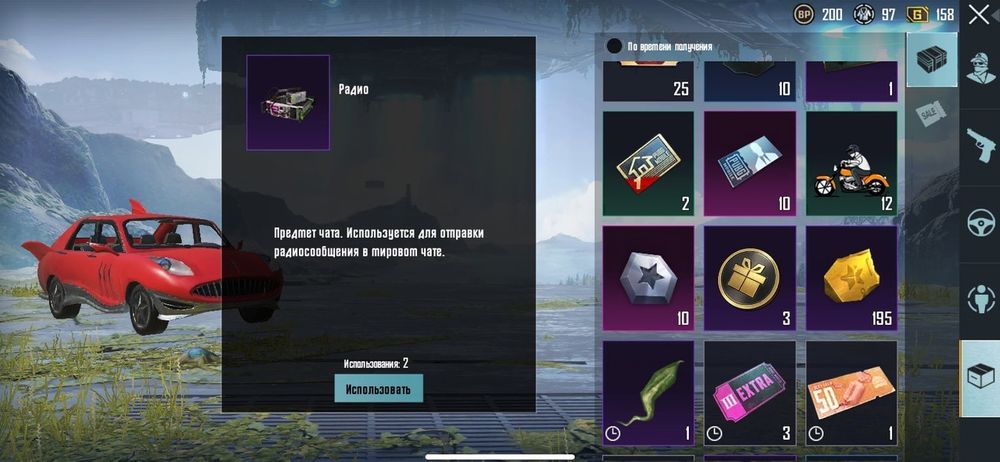This screenshot has height=462, width=1000.
Task: Select the box inventory tab
Action: pyautogui.click(x=980, y=378)
